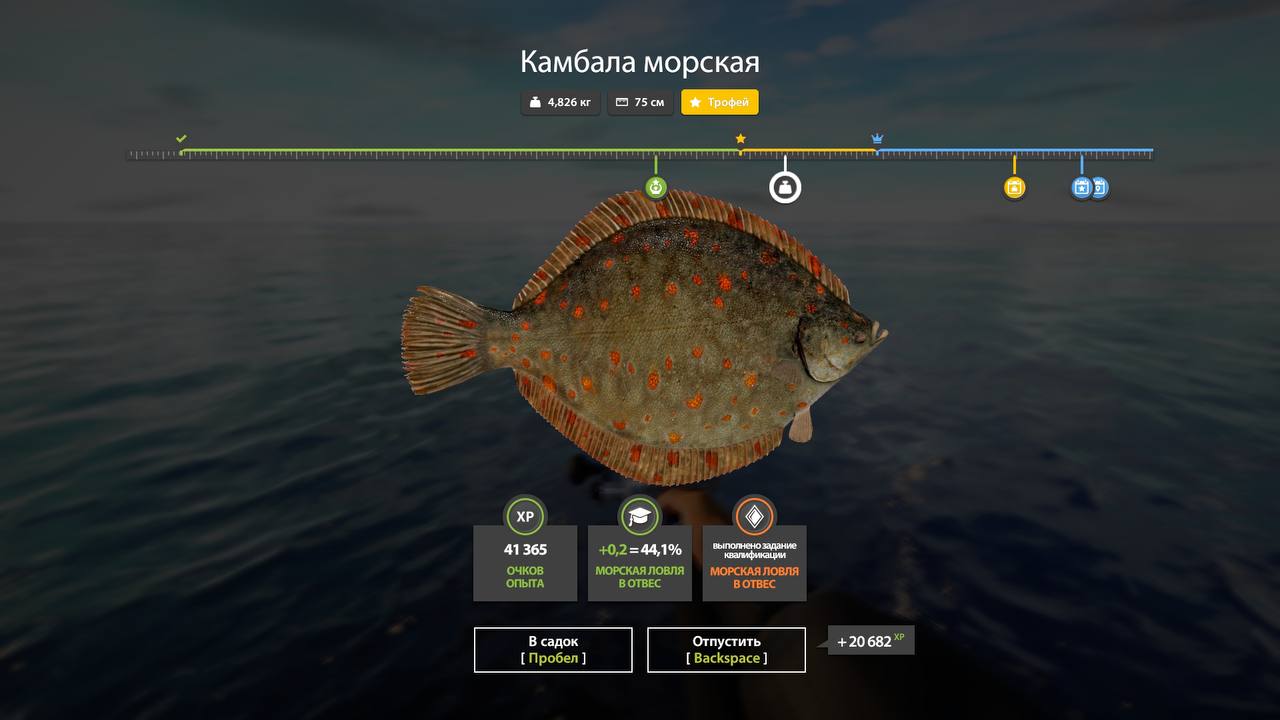Click the yellow segment of the length ruler
This screenshot has height=720, width=1280.
click(810, 150)
